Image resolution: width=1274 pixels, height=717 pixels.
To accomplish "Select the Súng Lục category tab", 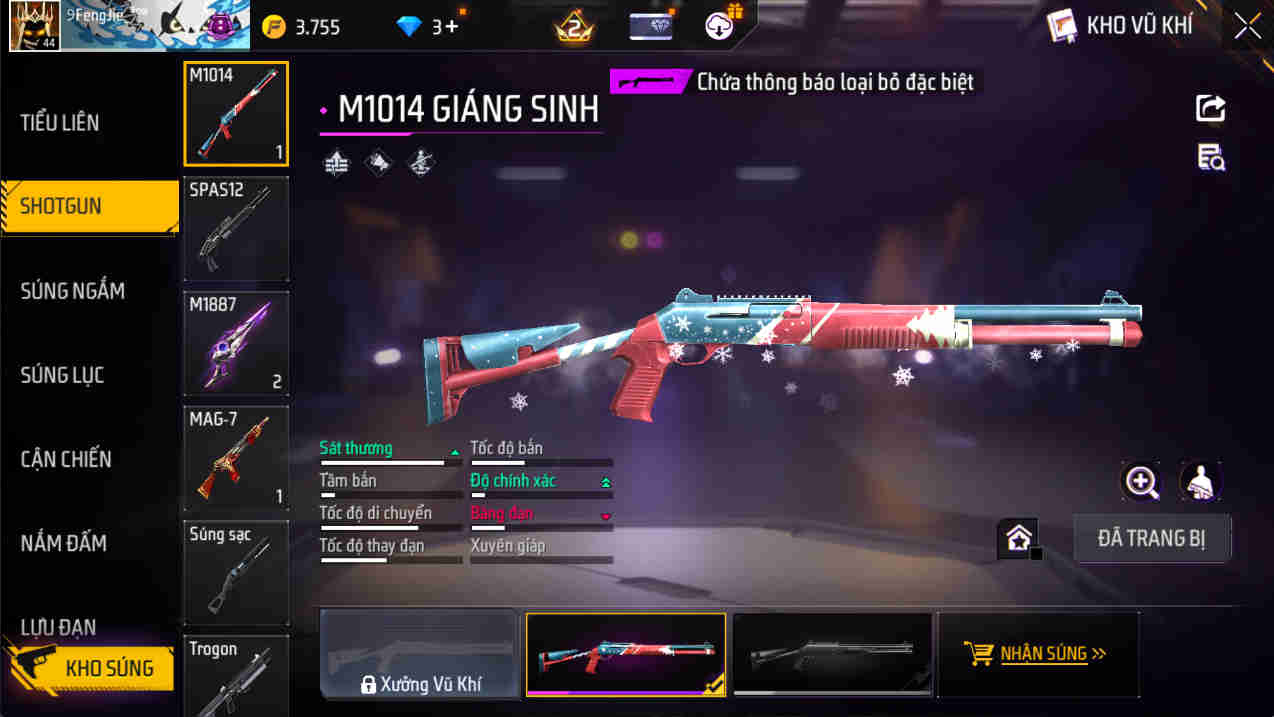I will pyautogui.click(x=62, y=375).
